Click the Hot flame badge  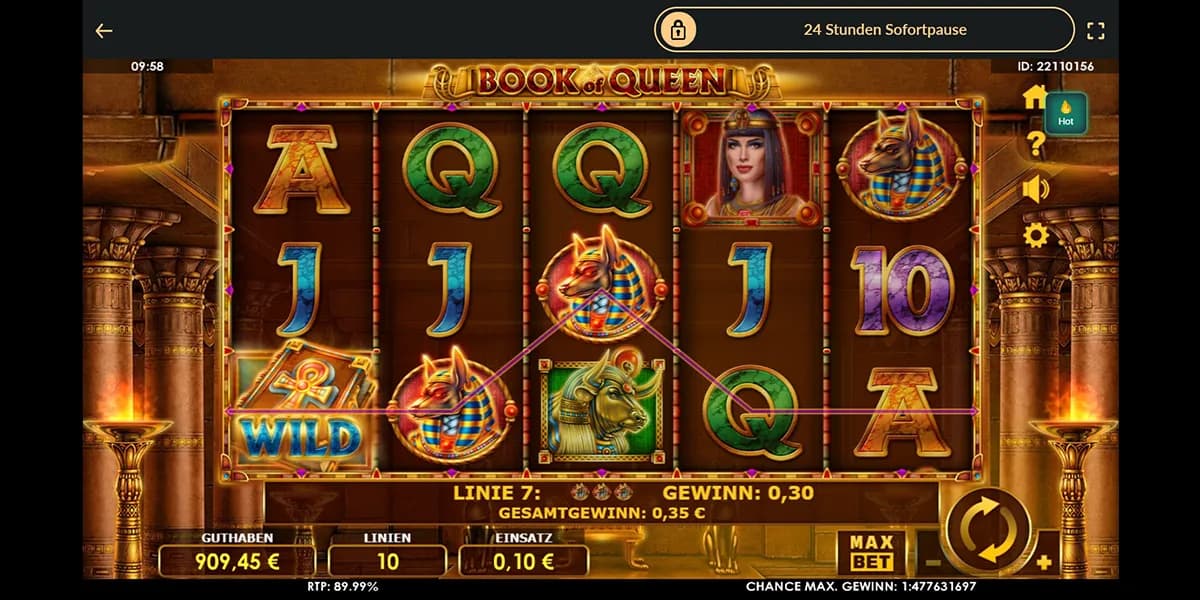pos(1066,113)
